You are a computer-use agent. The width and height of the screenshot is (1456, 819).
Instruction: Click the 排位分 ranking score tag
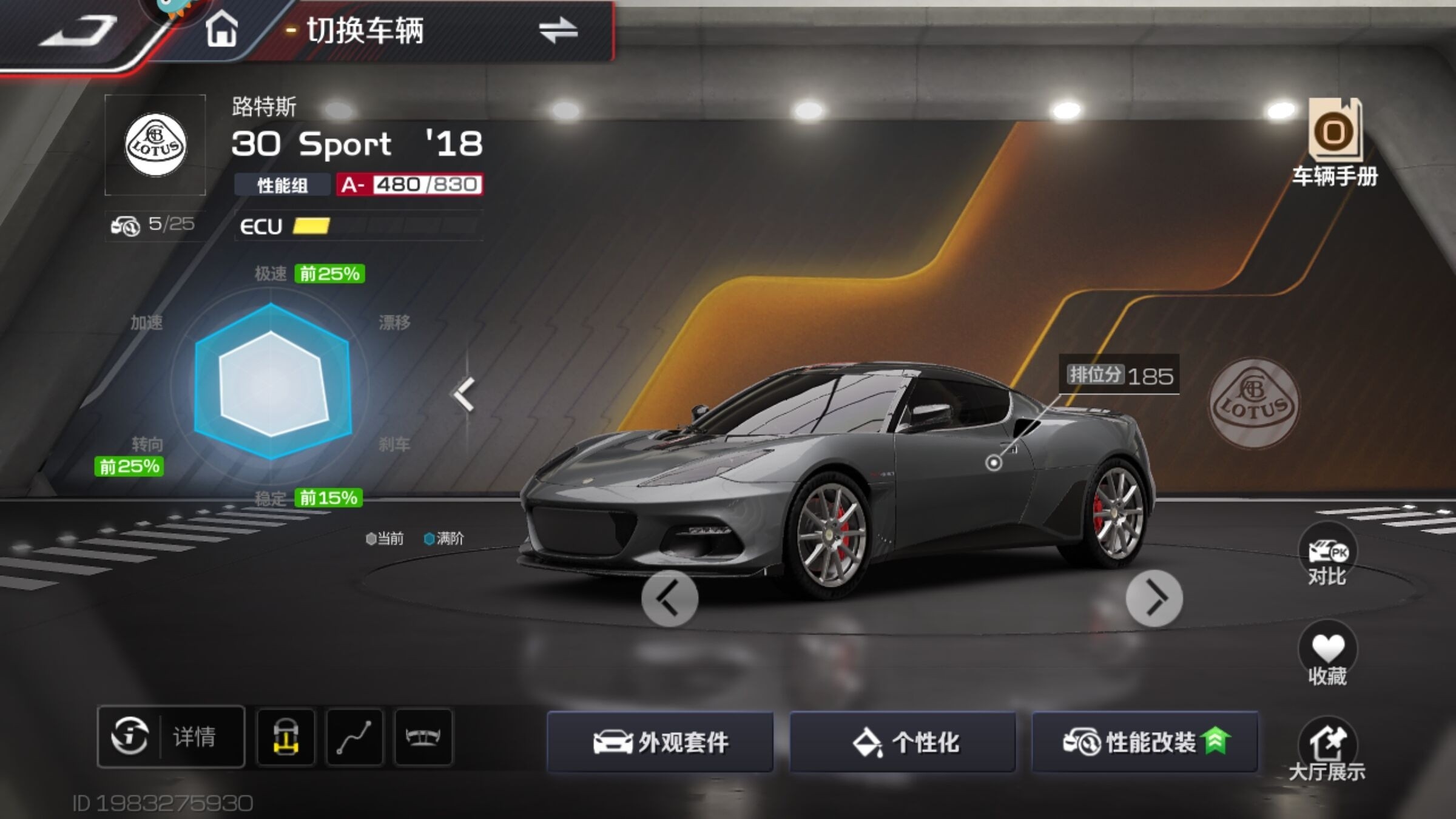tap(1119, 376)
